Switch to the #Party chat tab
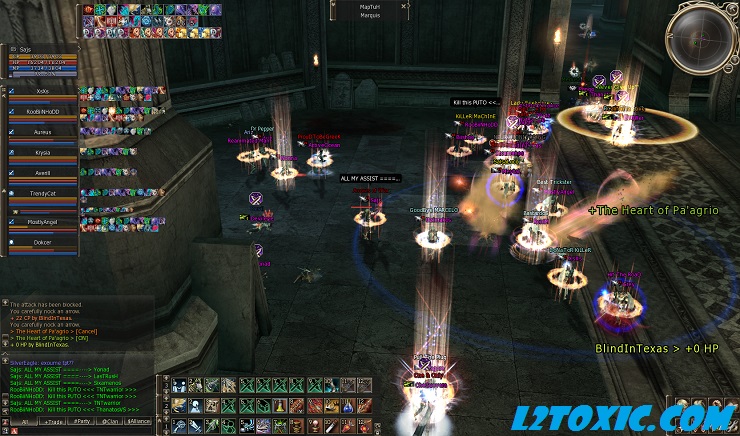Image resolution: width=740 pixels, height=436 pixels. tap(82, 423)
